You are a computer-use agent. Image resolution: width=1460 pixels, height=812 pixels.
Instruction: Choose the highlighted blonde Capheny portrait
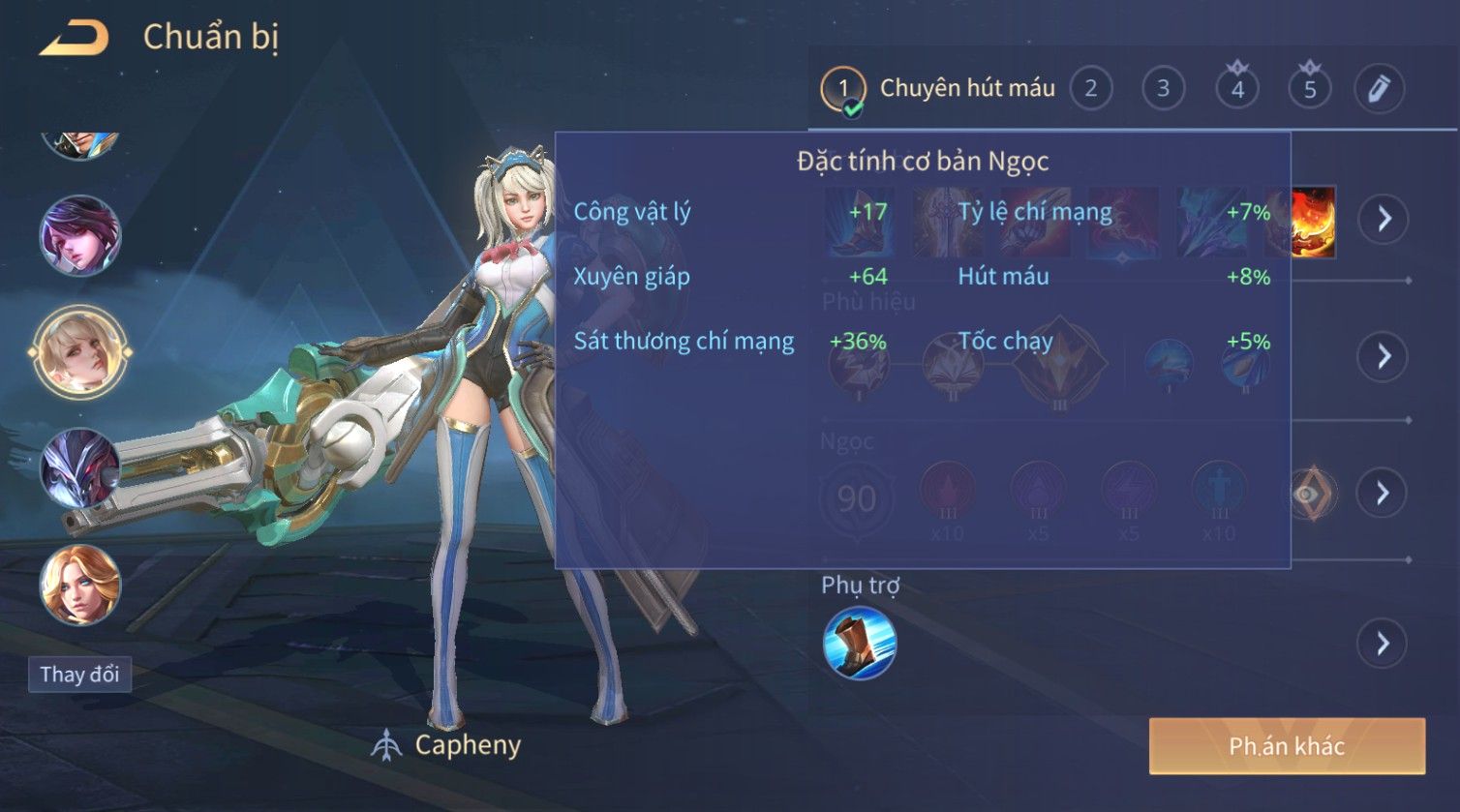coord(80,351)
